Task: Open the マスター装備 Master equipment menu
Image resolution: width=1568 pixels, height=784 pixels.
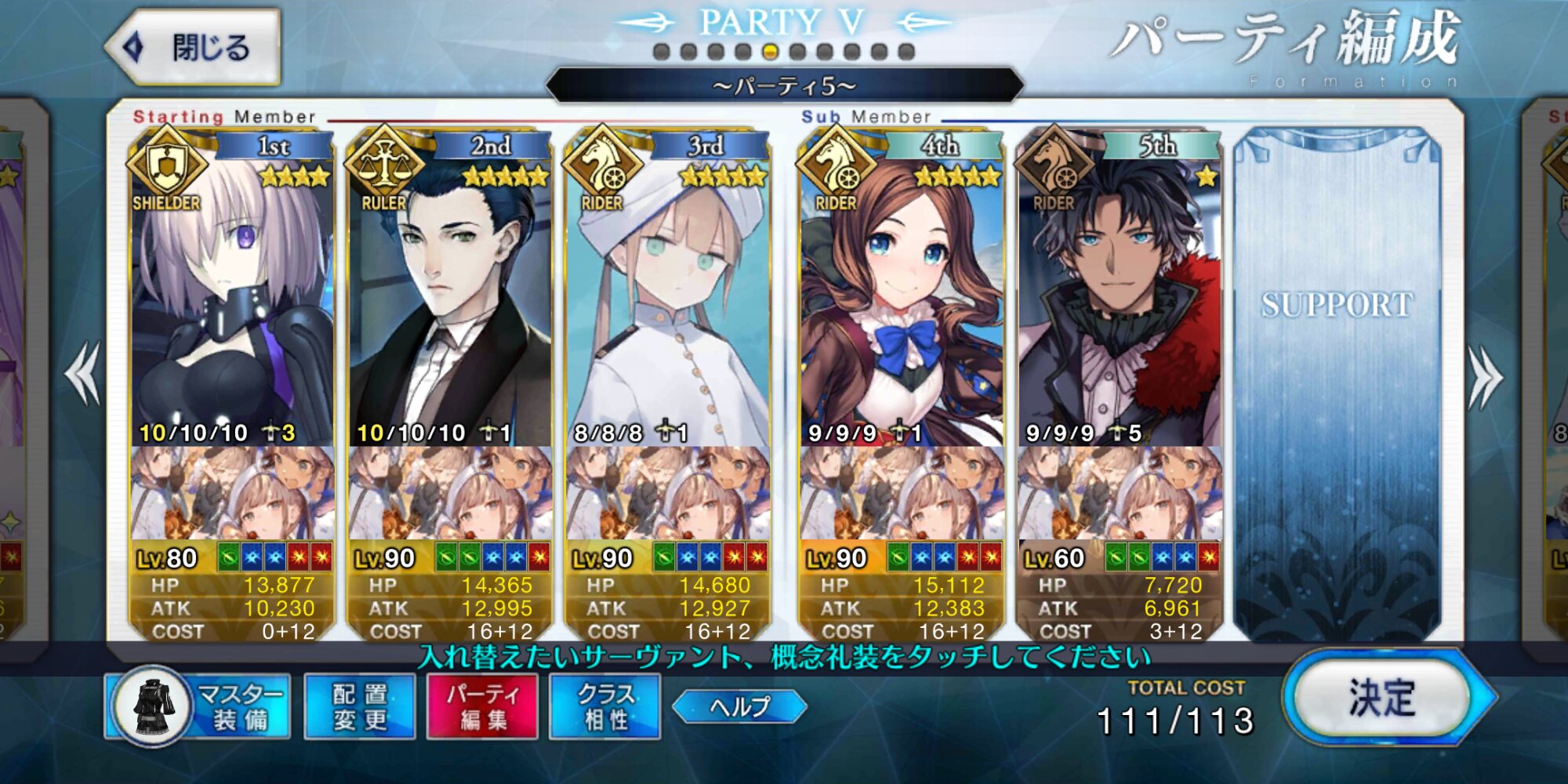Action: [x=198, y=706]
